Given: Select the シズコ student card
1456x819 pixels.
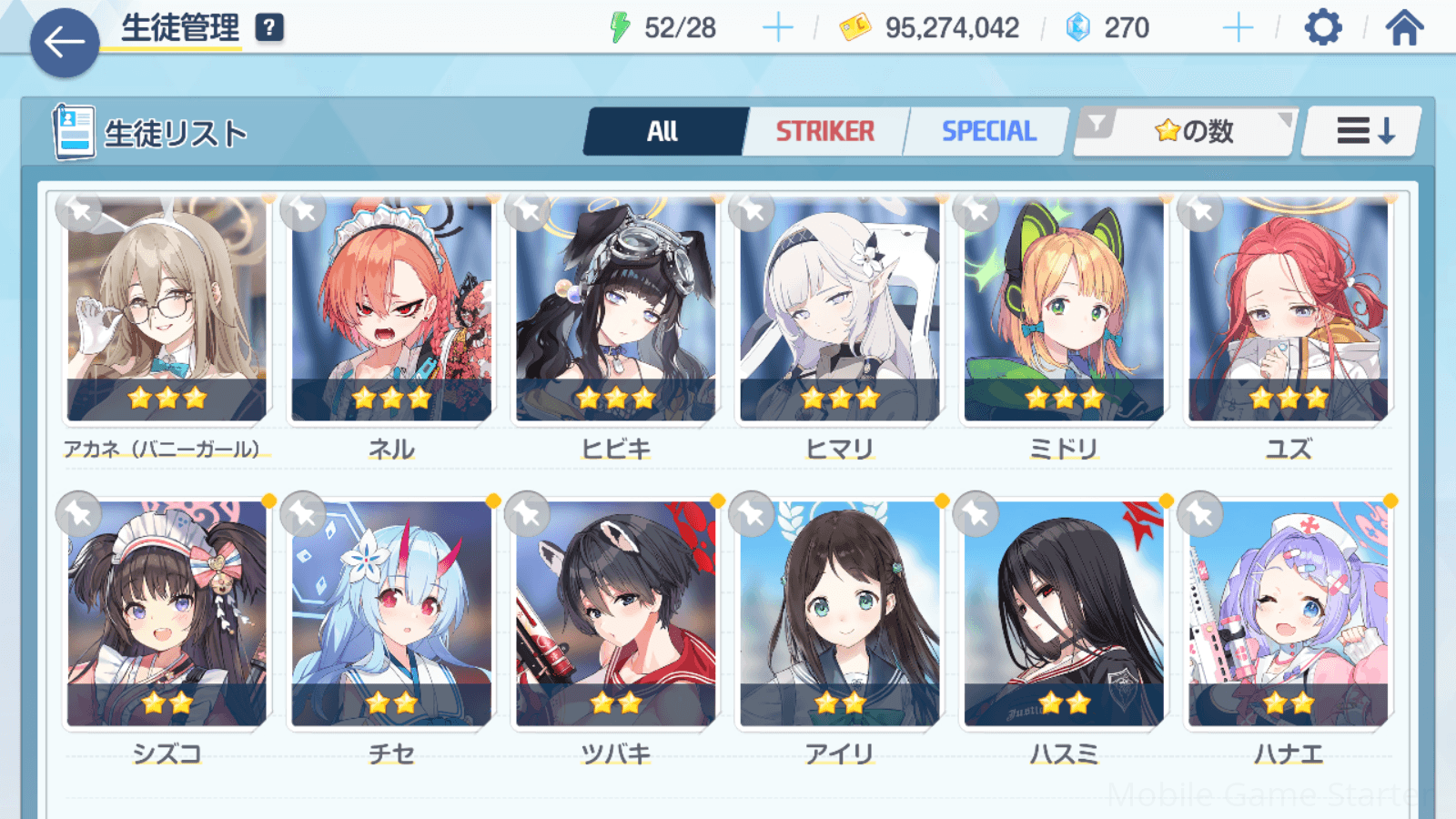Looking at the screenshot, I should [x=167, y=614].
